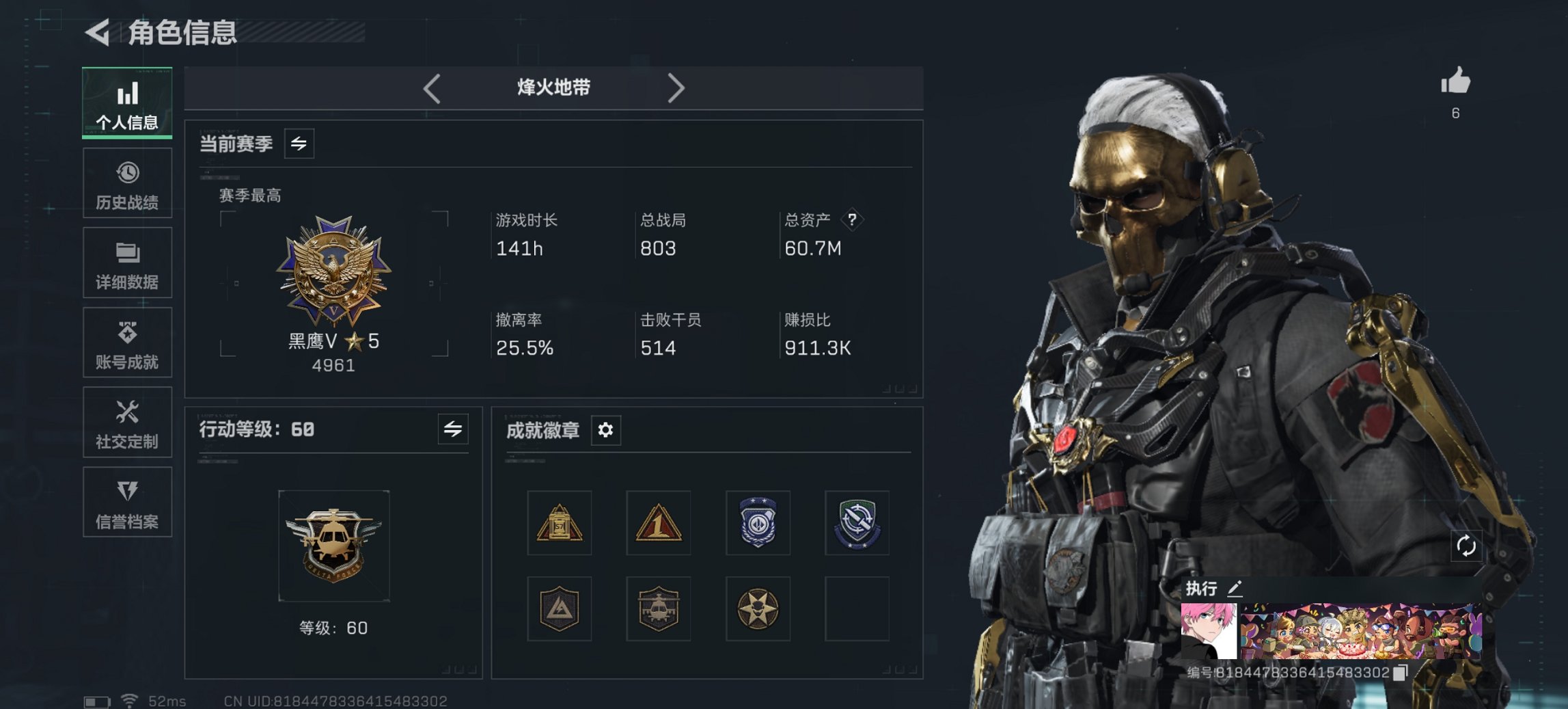This screenshot has height=709, width=1568.
Task: Click the right arrow beside 烽火地带
Action: click(677, 88)
